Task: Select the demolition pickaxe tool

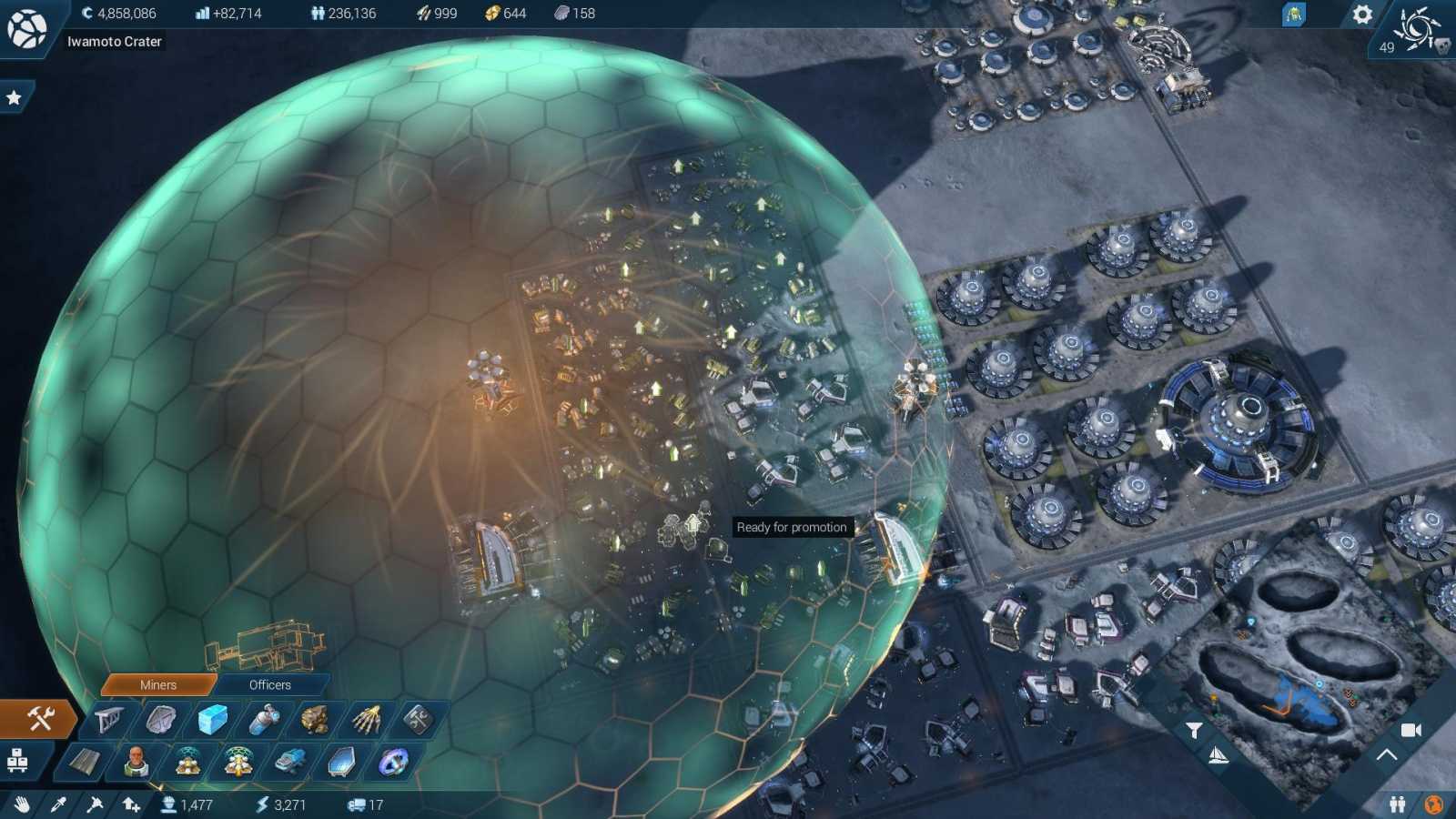Action: (96, 804)
